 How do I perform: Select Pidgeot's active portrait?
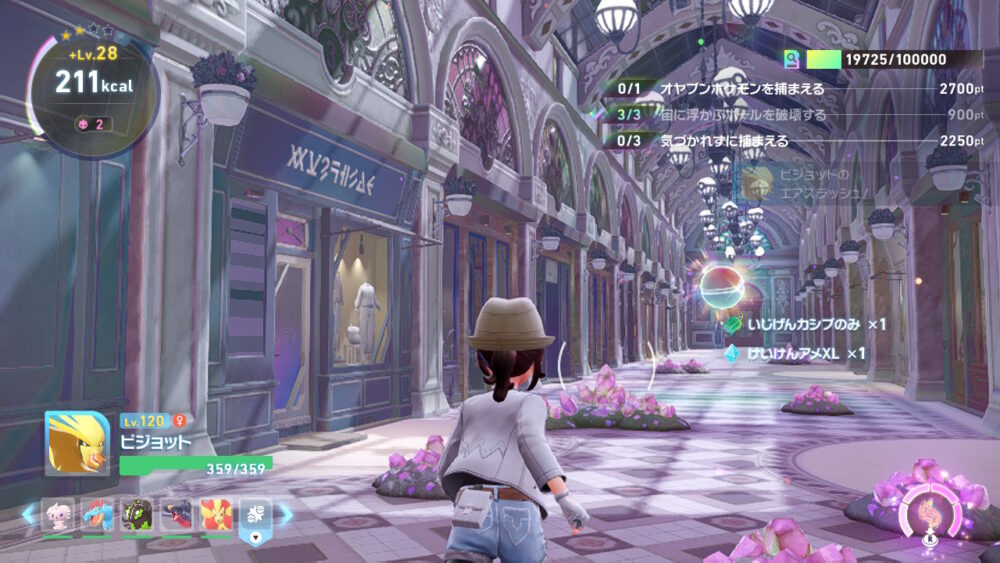pyautogui.click(x=77, y=443)
